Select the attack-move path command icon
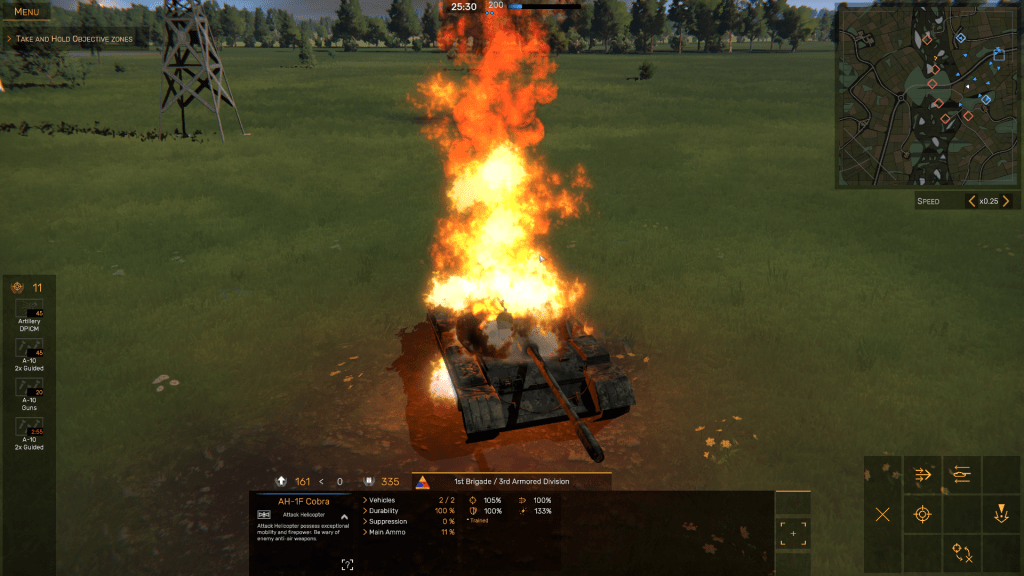The width and height of the screenshot is (1024, 576). click(x=961, y=552)
